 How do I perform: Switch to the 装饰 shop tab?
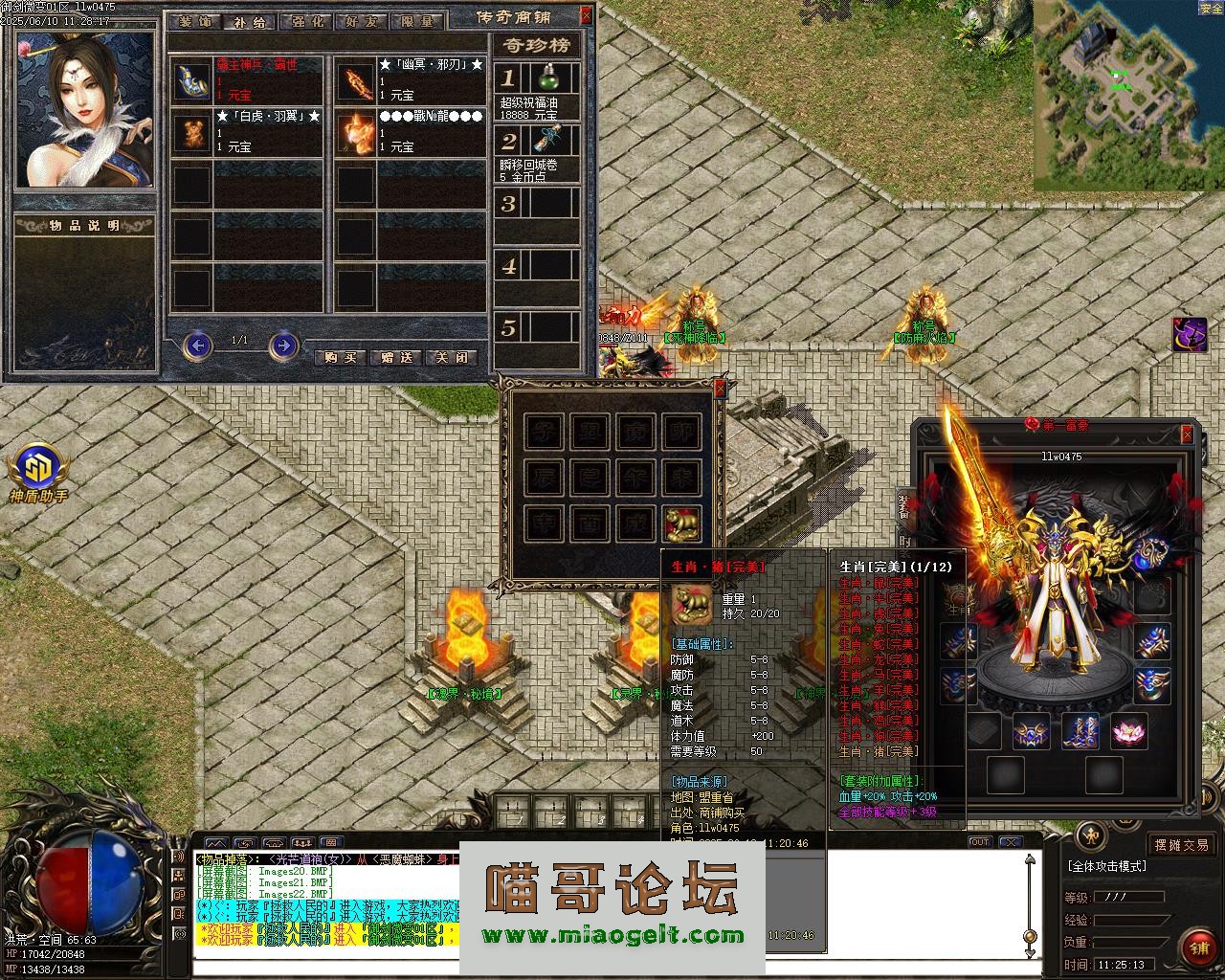point(195,22)
